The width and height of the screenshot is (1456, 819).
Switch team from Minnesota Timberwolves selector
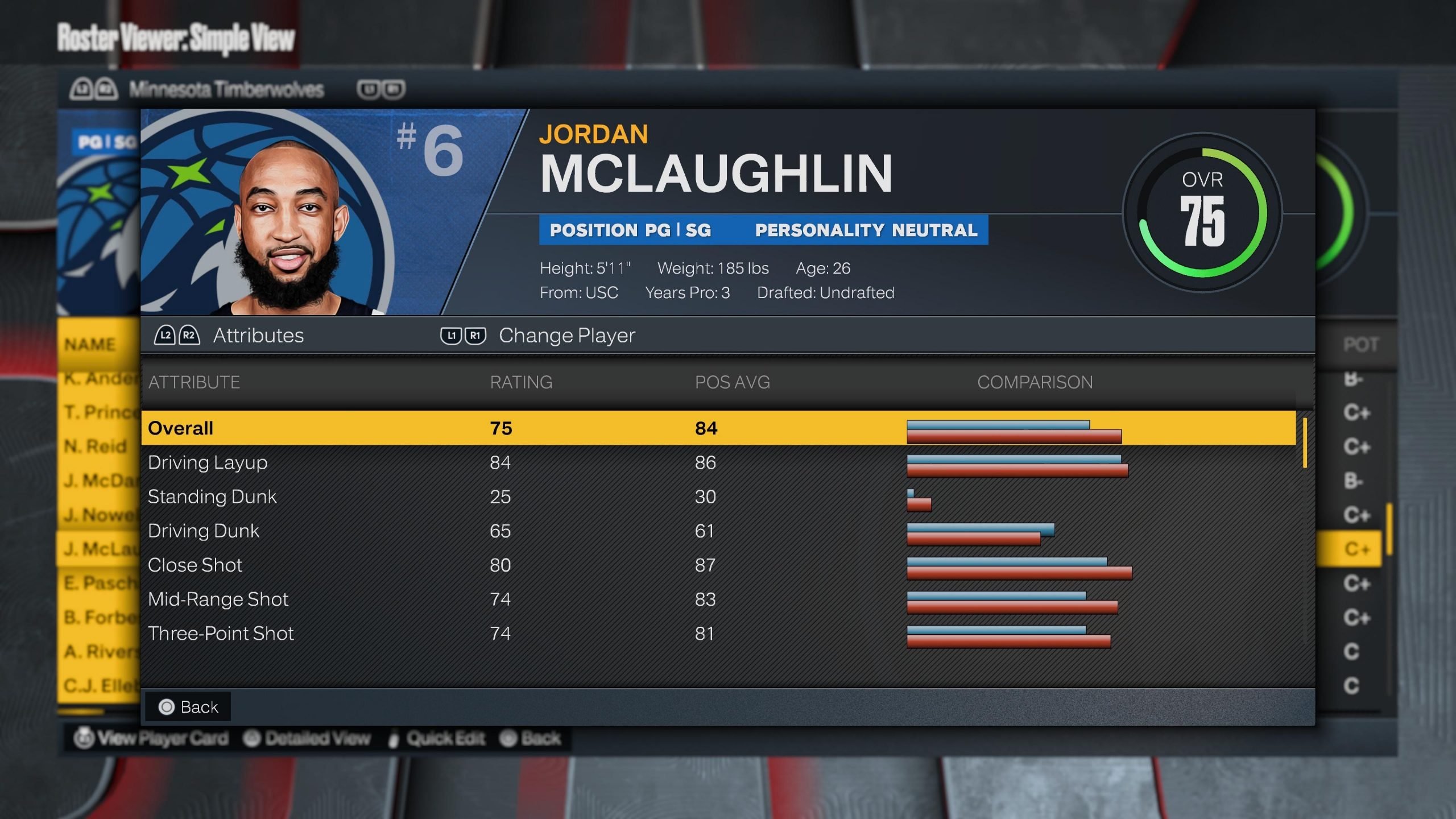pos(226,89)
